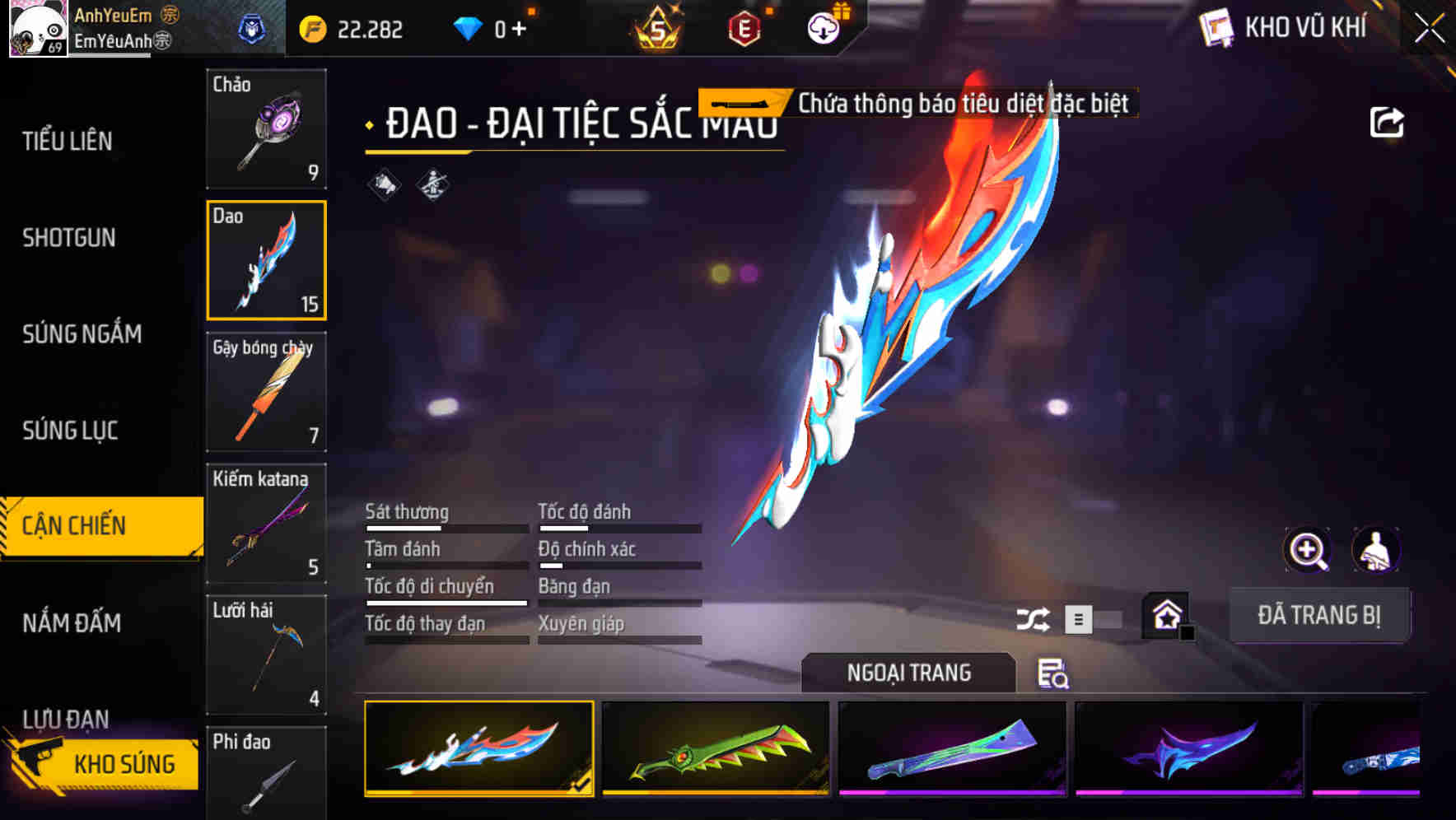Choose the green dragon knife skin thumbnail

pos(715,749)
